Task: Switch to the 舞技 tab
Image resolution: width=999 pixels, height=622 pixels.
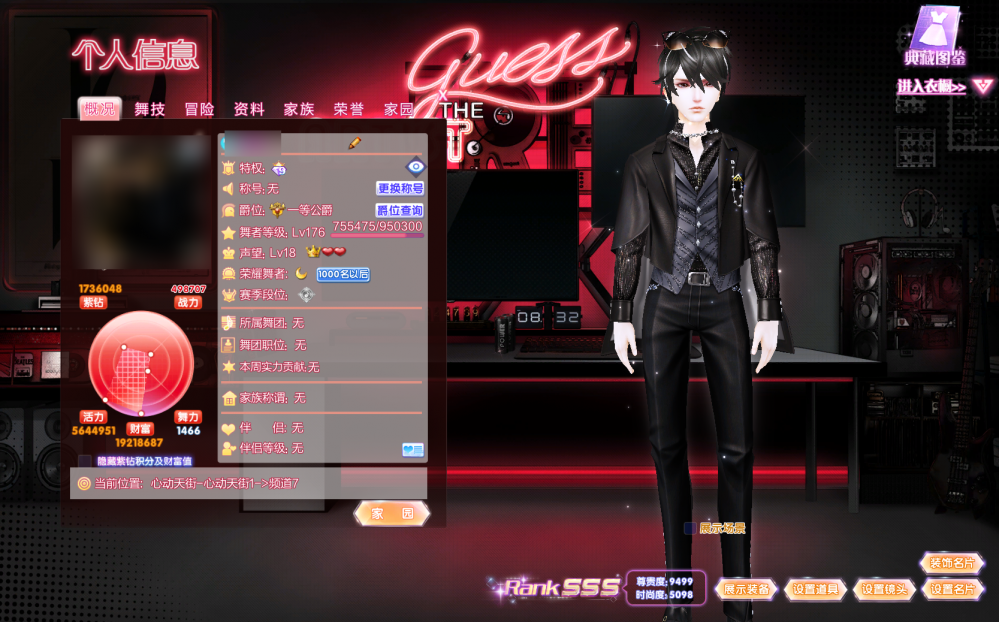Action: [150, 110]
